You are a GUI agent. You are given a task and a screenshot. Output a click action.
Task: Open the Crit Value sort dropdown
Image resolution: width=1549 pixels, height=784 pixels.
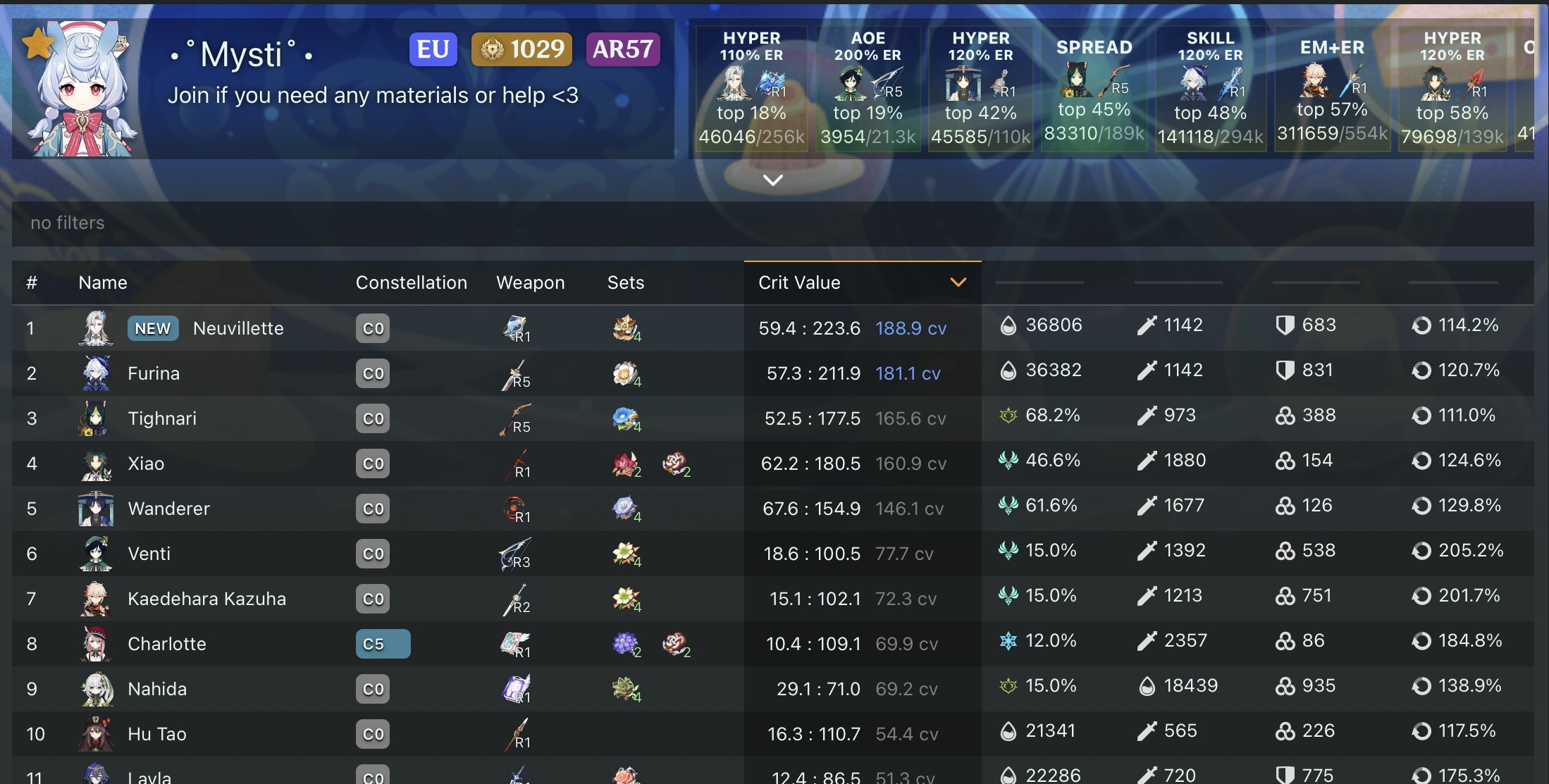click(x=957, y=282)
